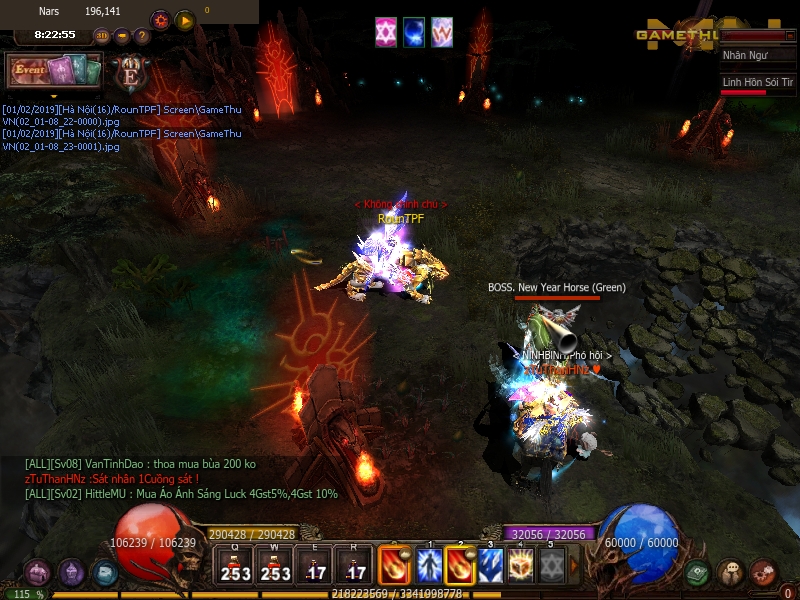800x600 pixels.
Task: Click the pink hexagram buff icon
Action: click(x=386, y=33)
